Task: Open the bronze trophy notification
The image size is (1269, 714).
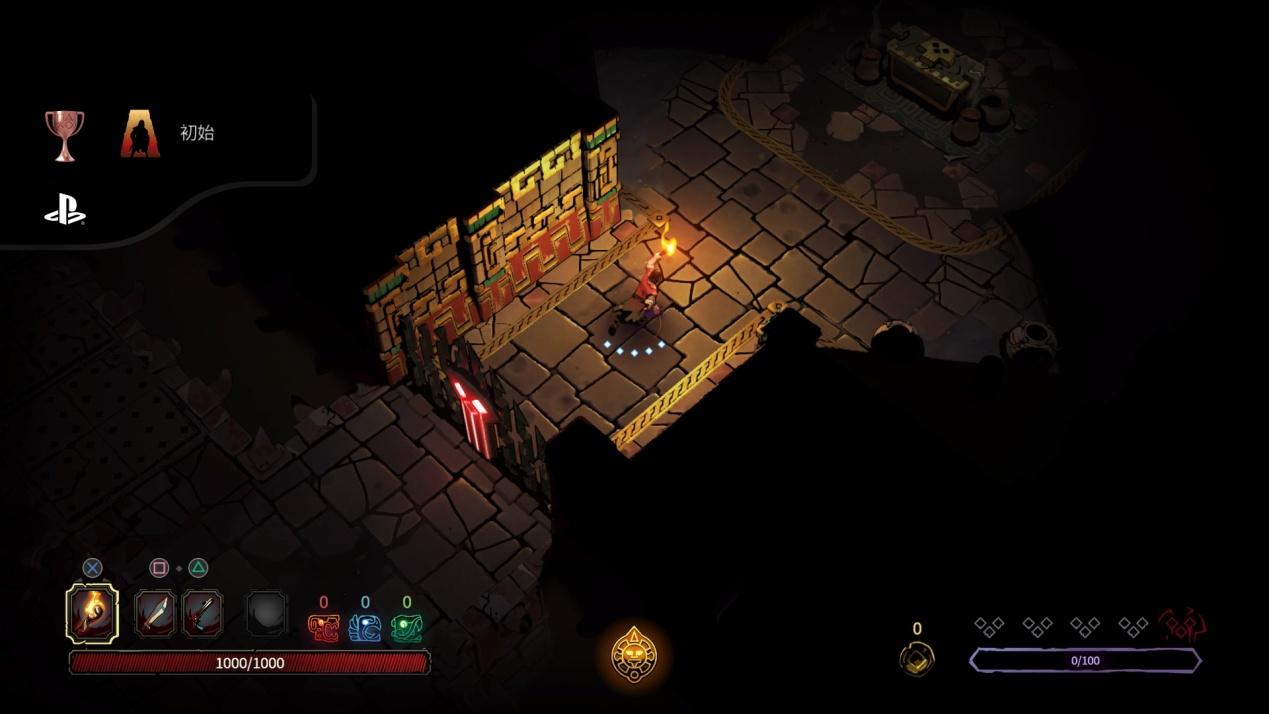Action: (x=65, y=135)
